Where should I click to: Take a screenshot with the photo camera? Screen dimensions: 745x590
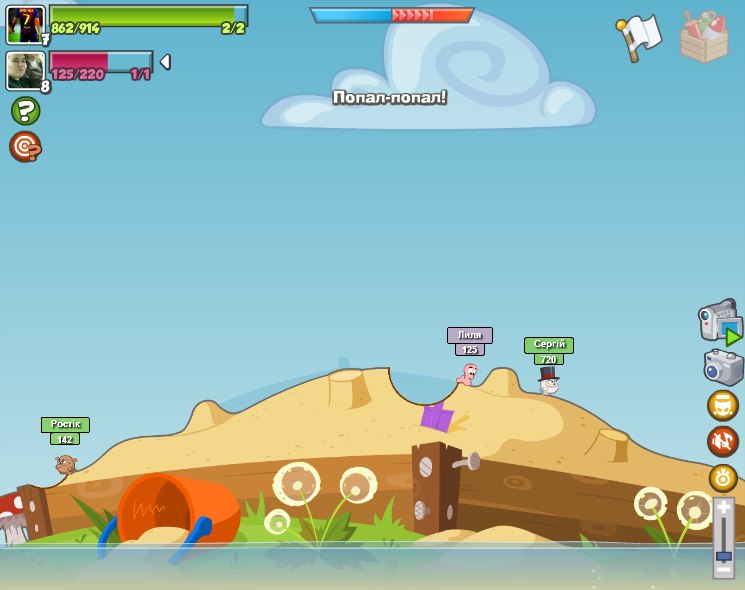coord(722,367)
